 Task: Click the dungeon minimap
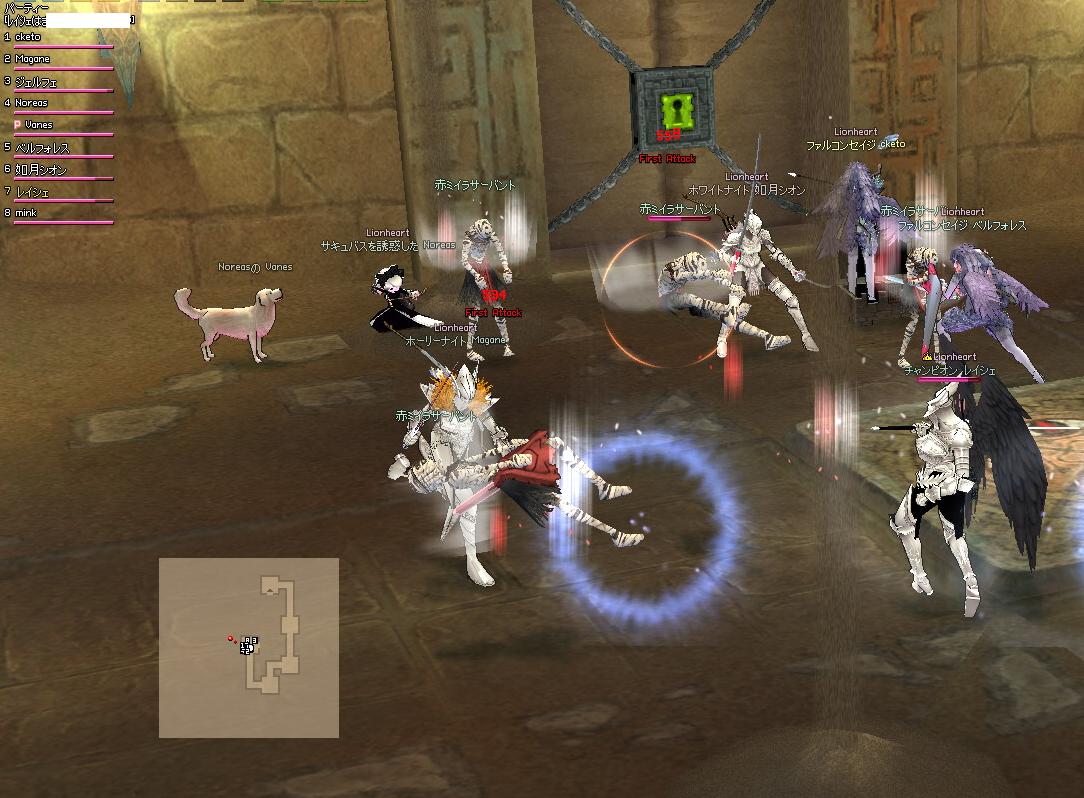tap(249, 647)
